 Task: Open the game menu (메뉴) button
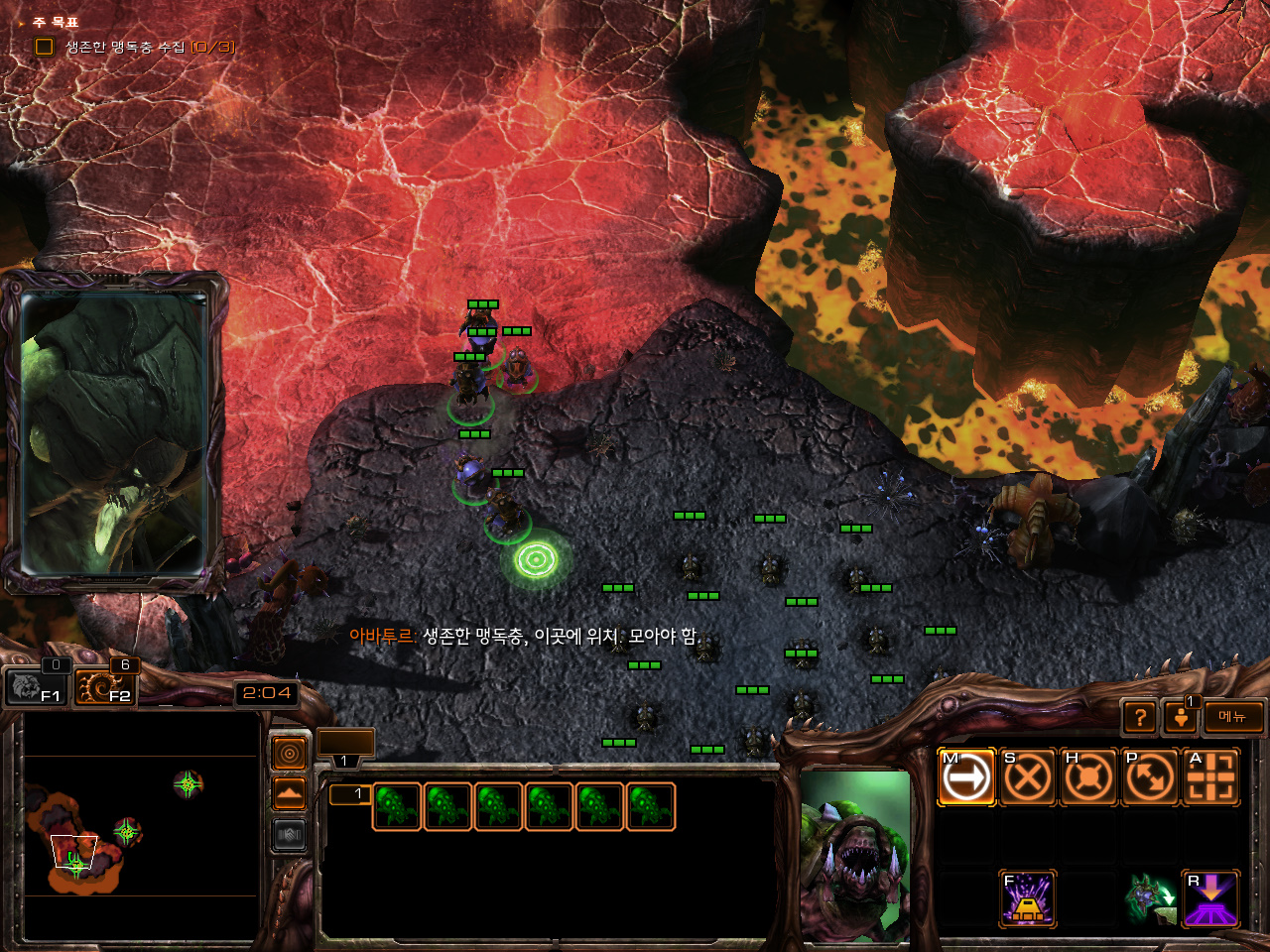tap(1233, 717)
